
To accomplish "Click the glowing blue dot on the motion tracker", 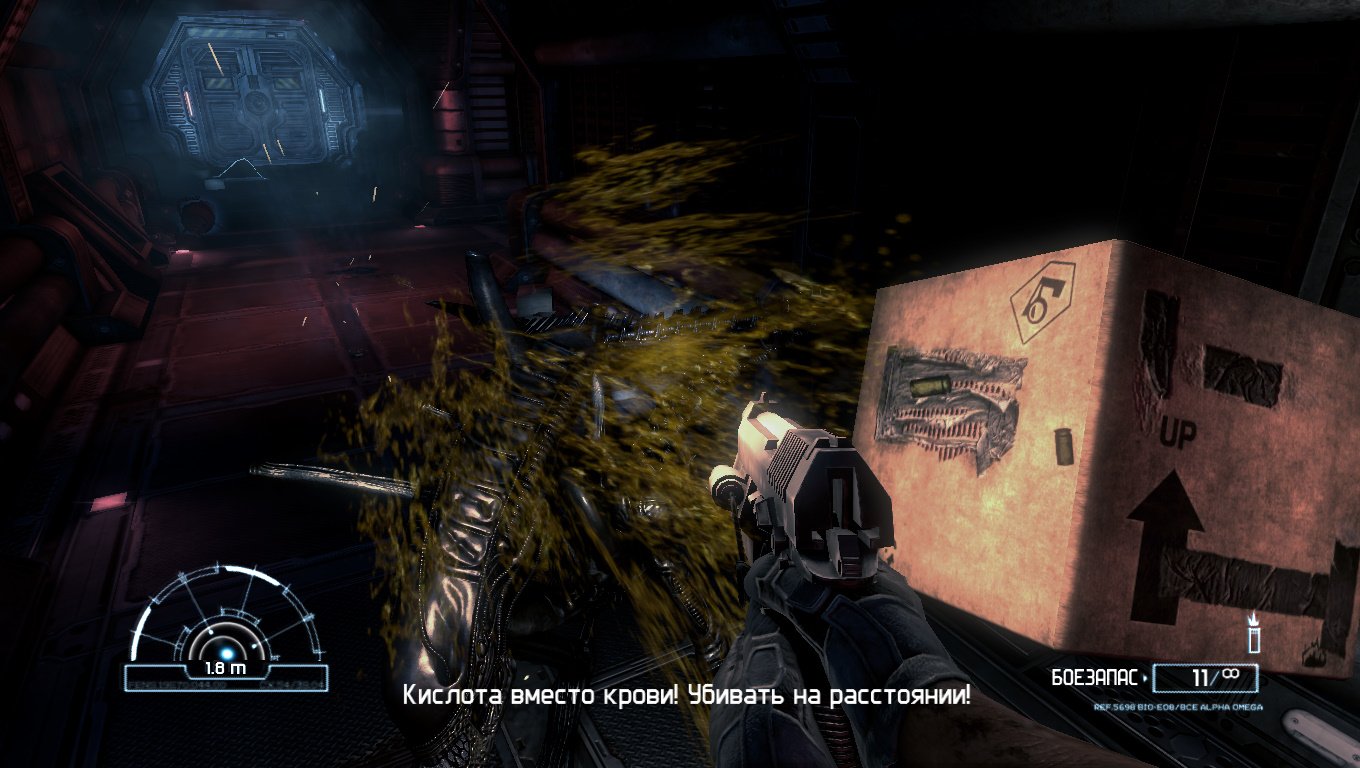I will click(x=227, y=653).
